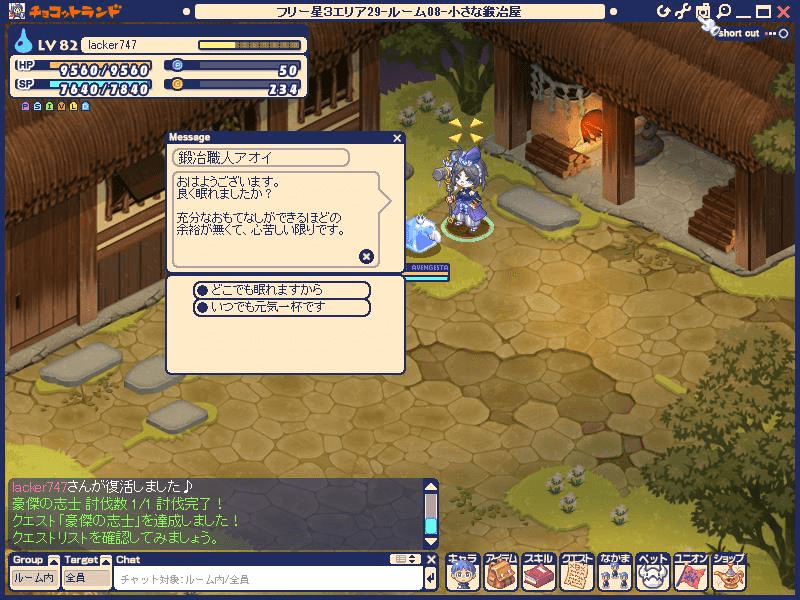The width and height of the screenshot is (800, 600).
Task: Open the クエスト quest list
Action: 576,573
